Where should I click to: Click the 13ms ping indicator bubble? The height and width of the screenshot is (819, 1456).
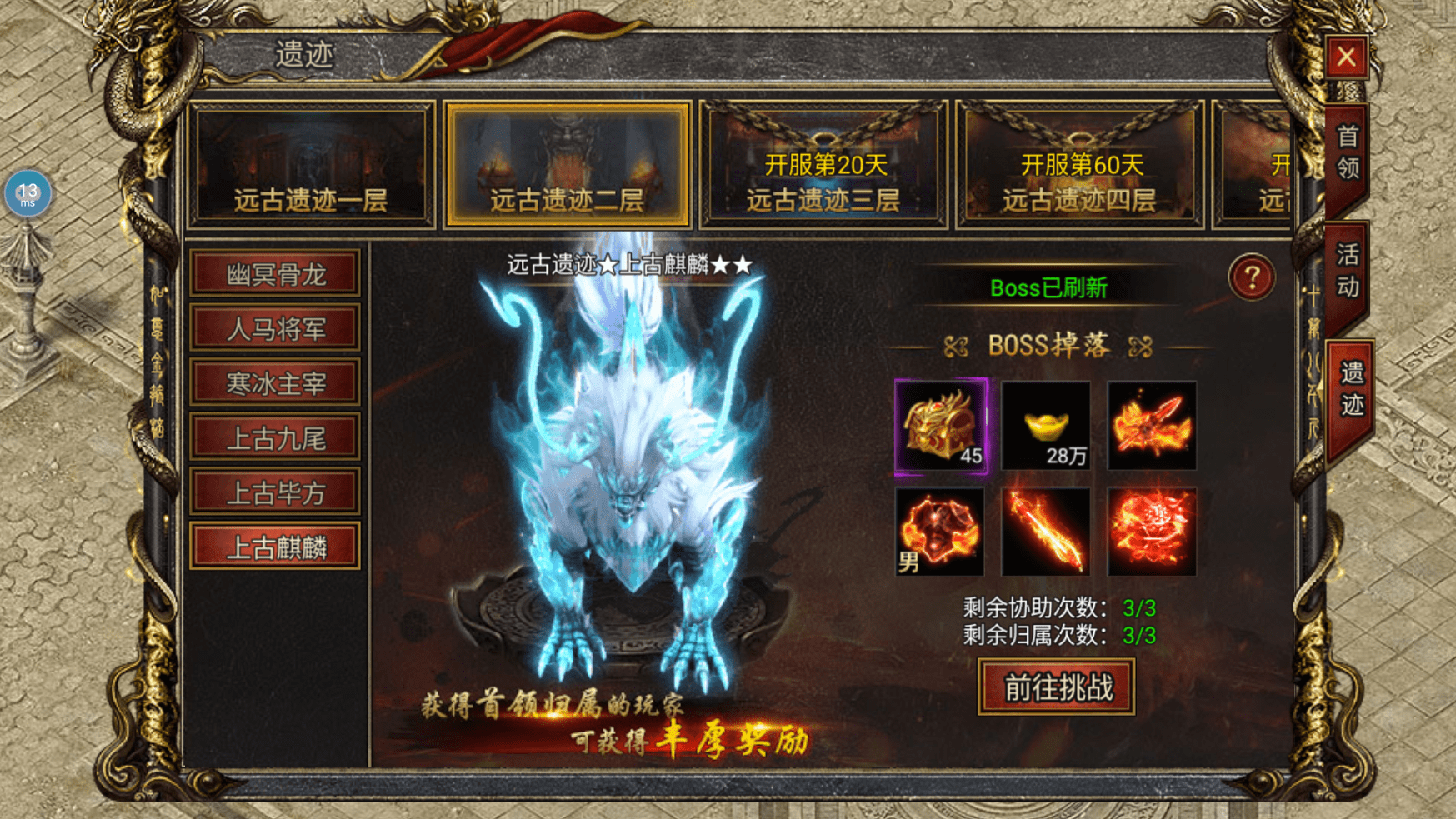(29, 193)
